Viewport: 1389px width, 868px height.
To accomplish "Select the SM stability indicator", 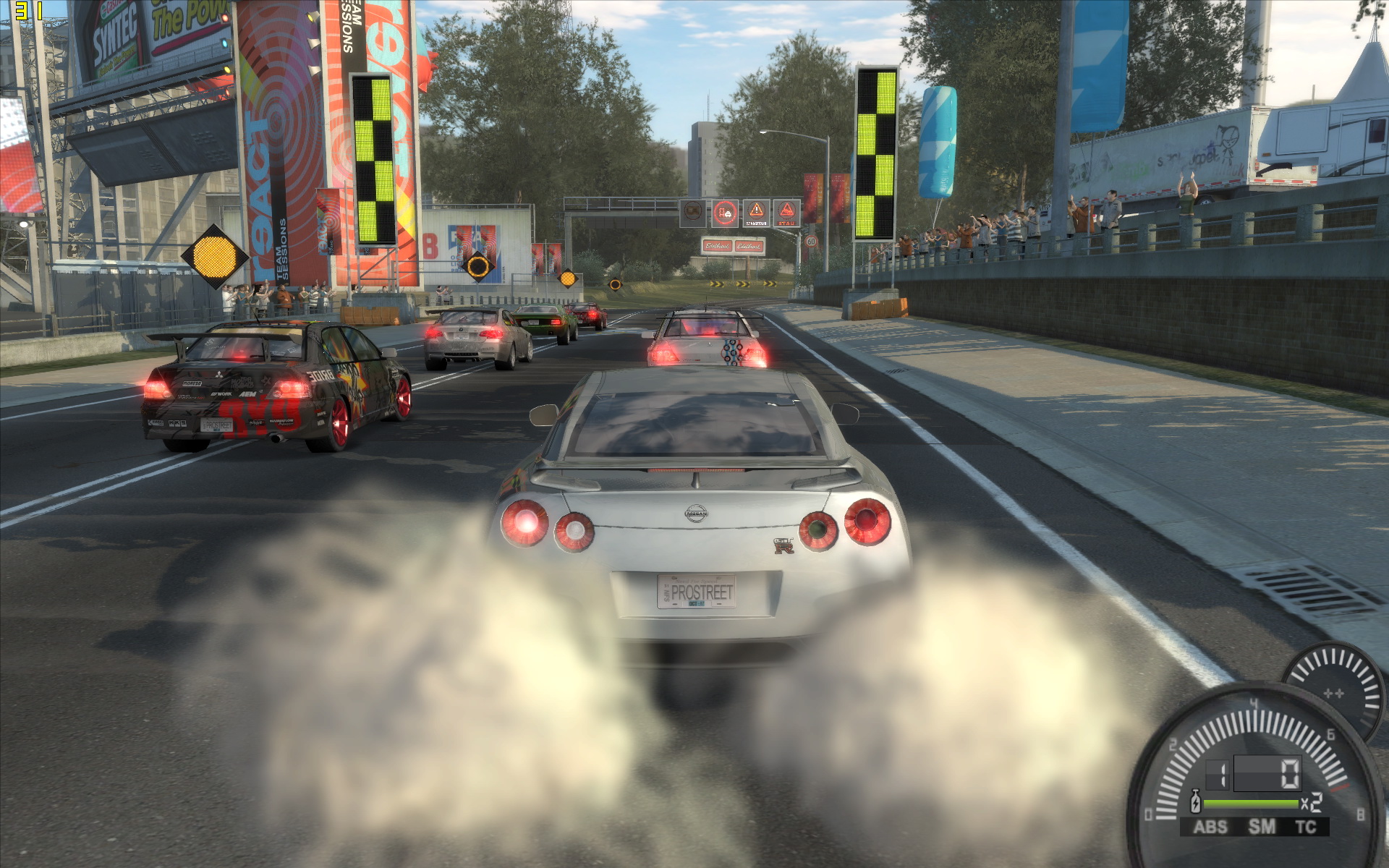I will tap(1262, 827).
